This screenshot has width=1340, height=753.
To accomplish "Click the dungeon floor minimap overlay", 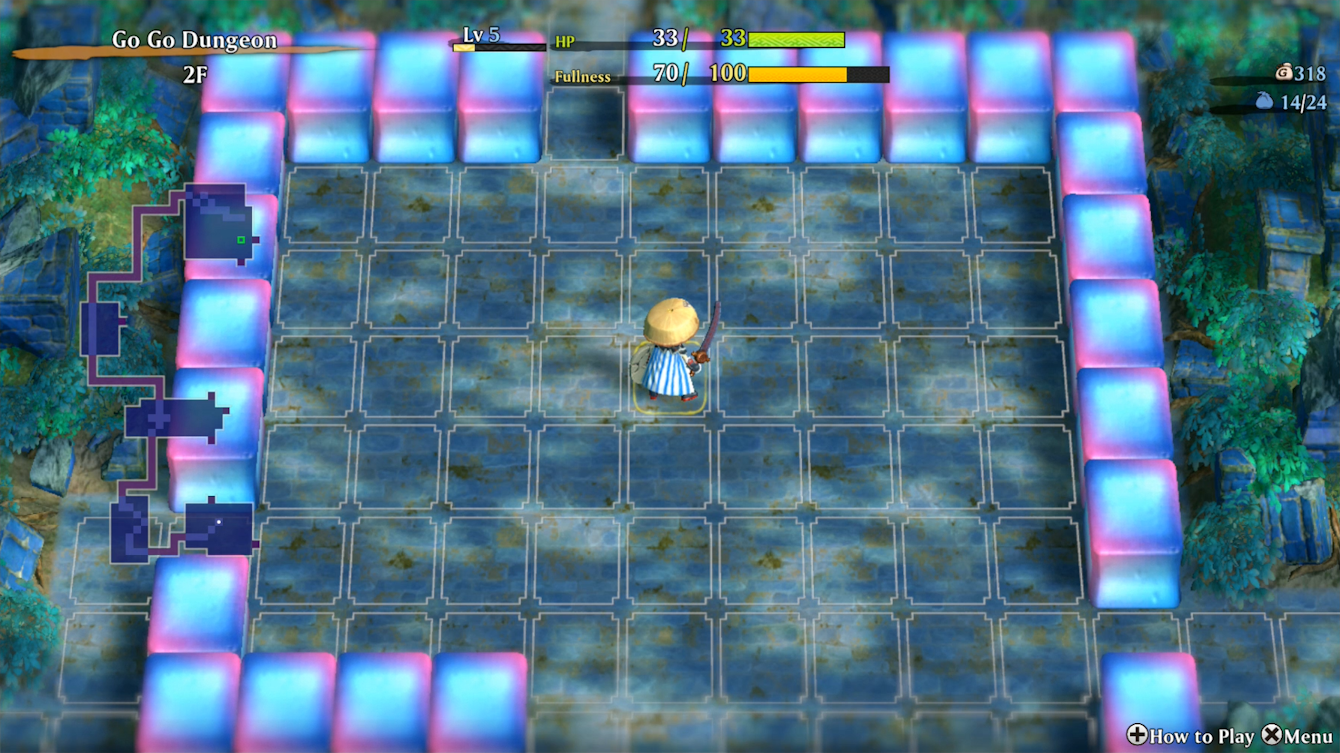I will click(x=170, y=375).
